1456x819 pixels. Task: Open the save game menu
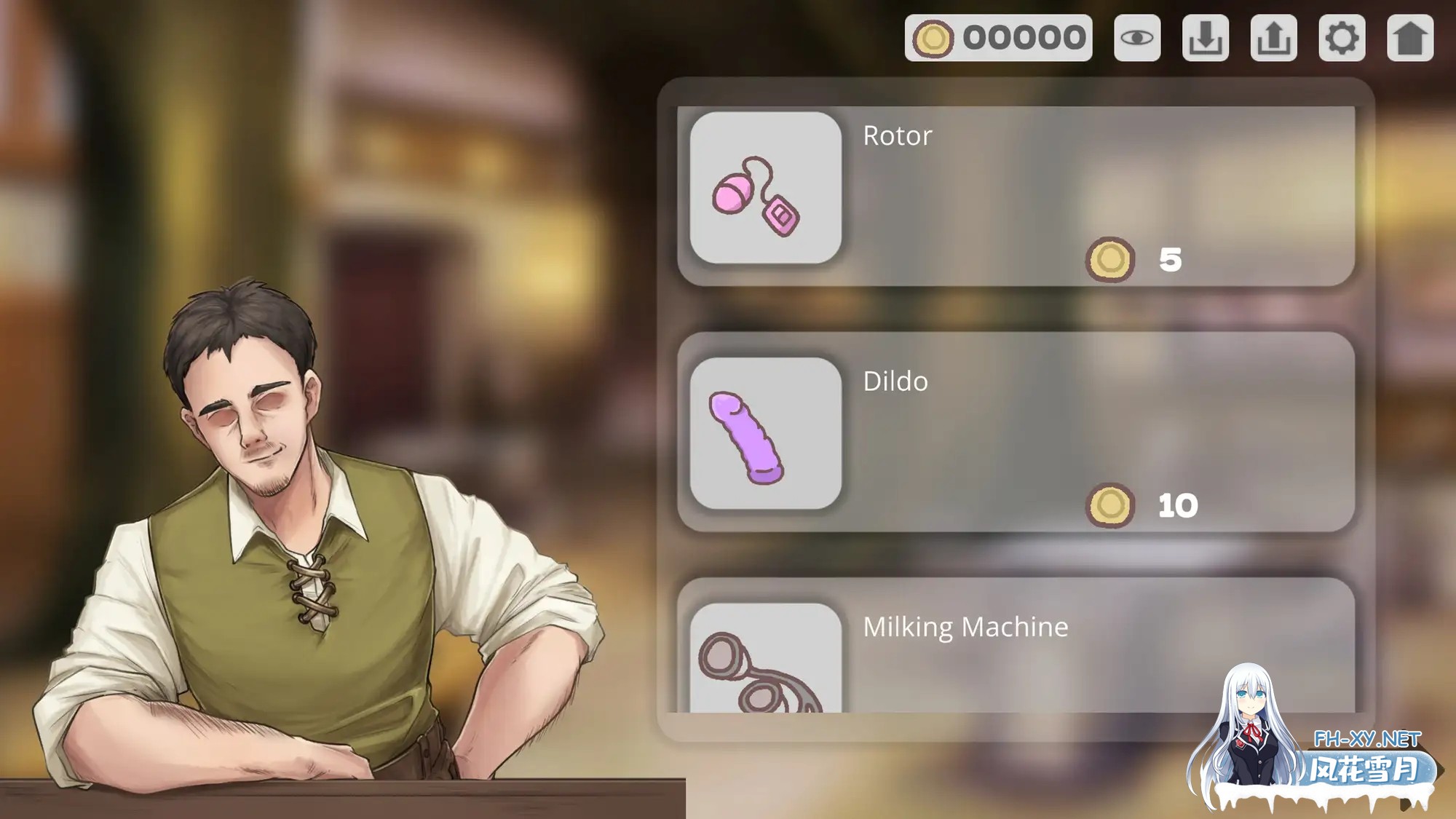(1205, 38)
